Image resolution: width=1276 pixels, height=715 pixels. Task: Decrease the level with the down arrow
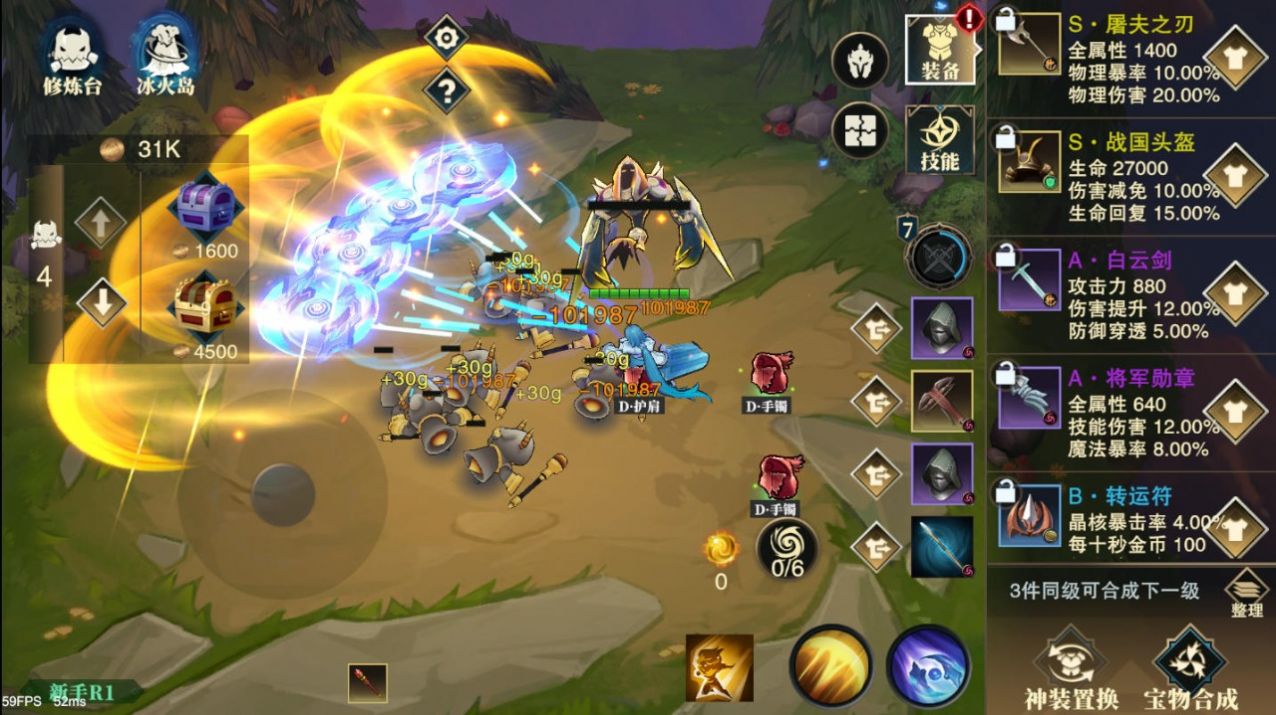[100, 301]
